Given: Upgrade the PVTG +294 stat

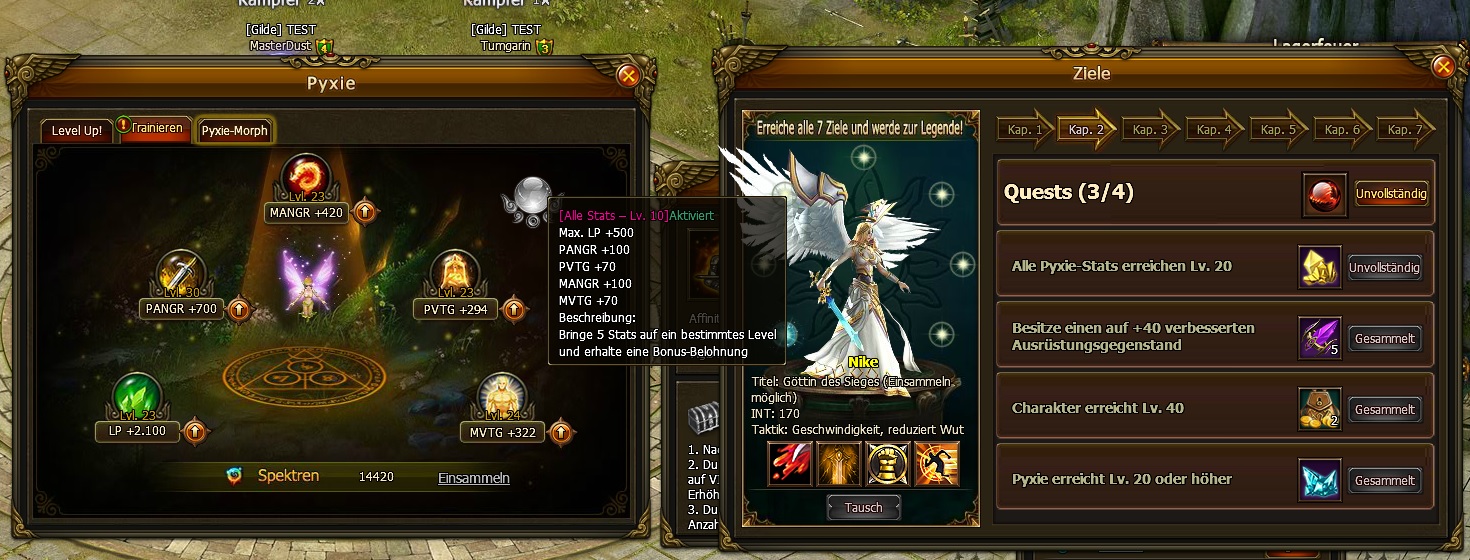Looking at the screenshot, I should pyautogui.click(x=513, y=309).
